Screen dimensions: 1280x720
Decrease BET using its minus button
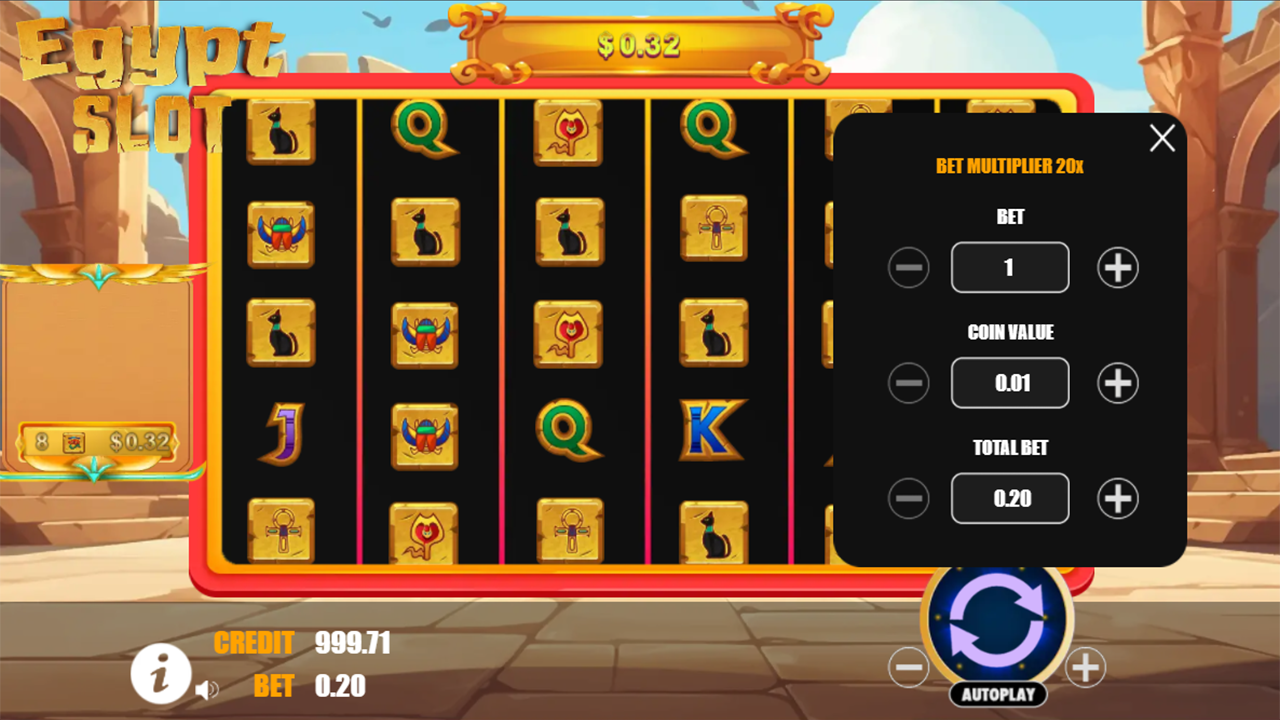tap(909, 267)
